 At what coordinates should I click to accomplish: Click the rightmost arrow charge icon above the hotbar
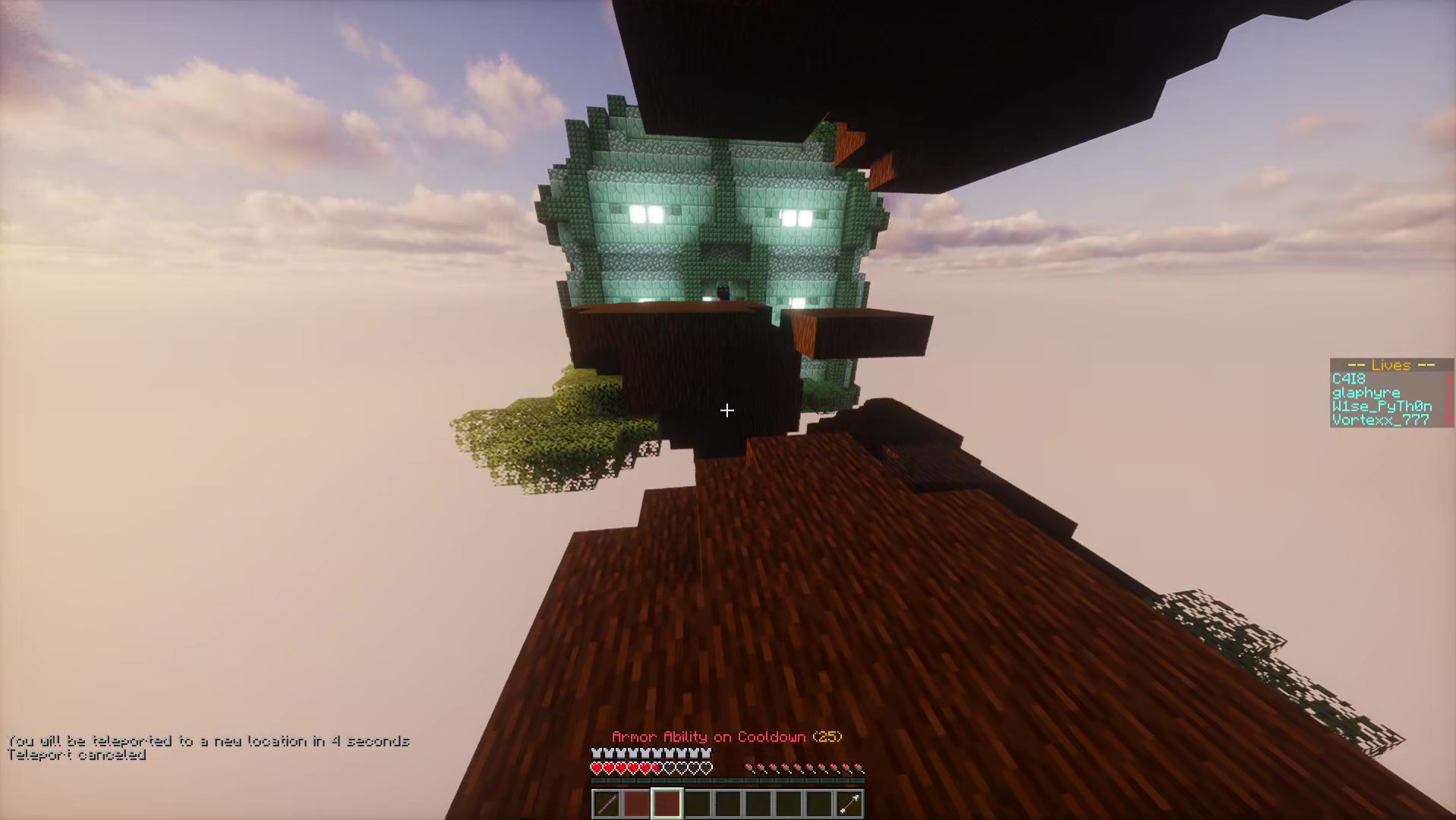coord(859,768)
